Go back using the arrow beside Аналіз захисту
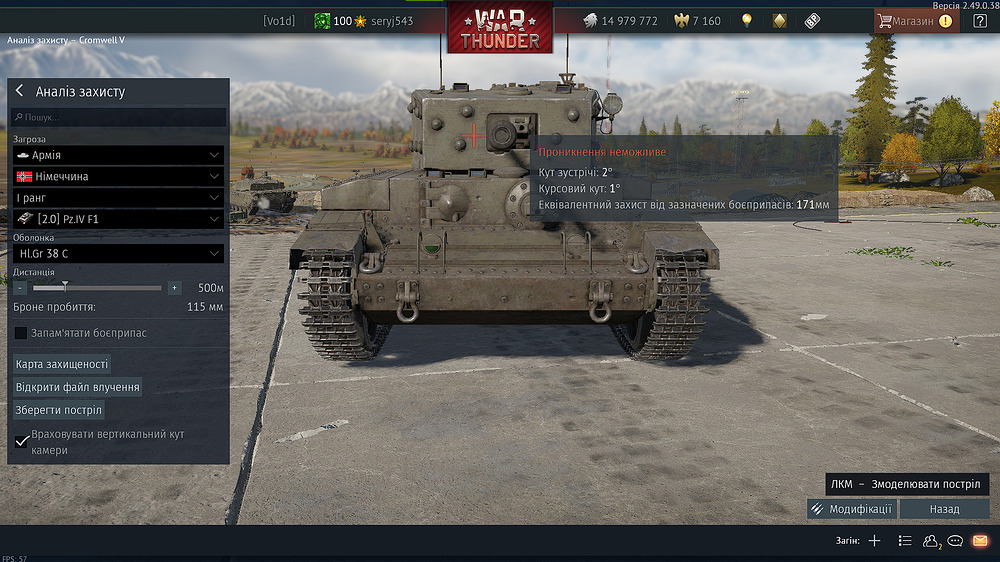The image size is (1000, 562). 20,91
